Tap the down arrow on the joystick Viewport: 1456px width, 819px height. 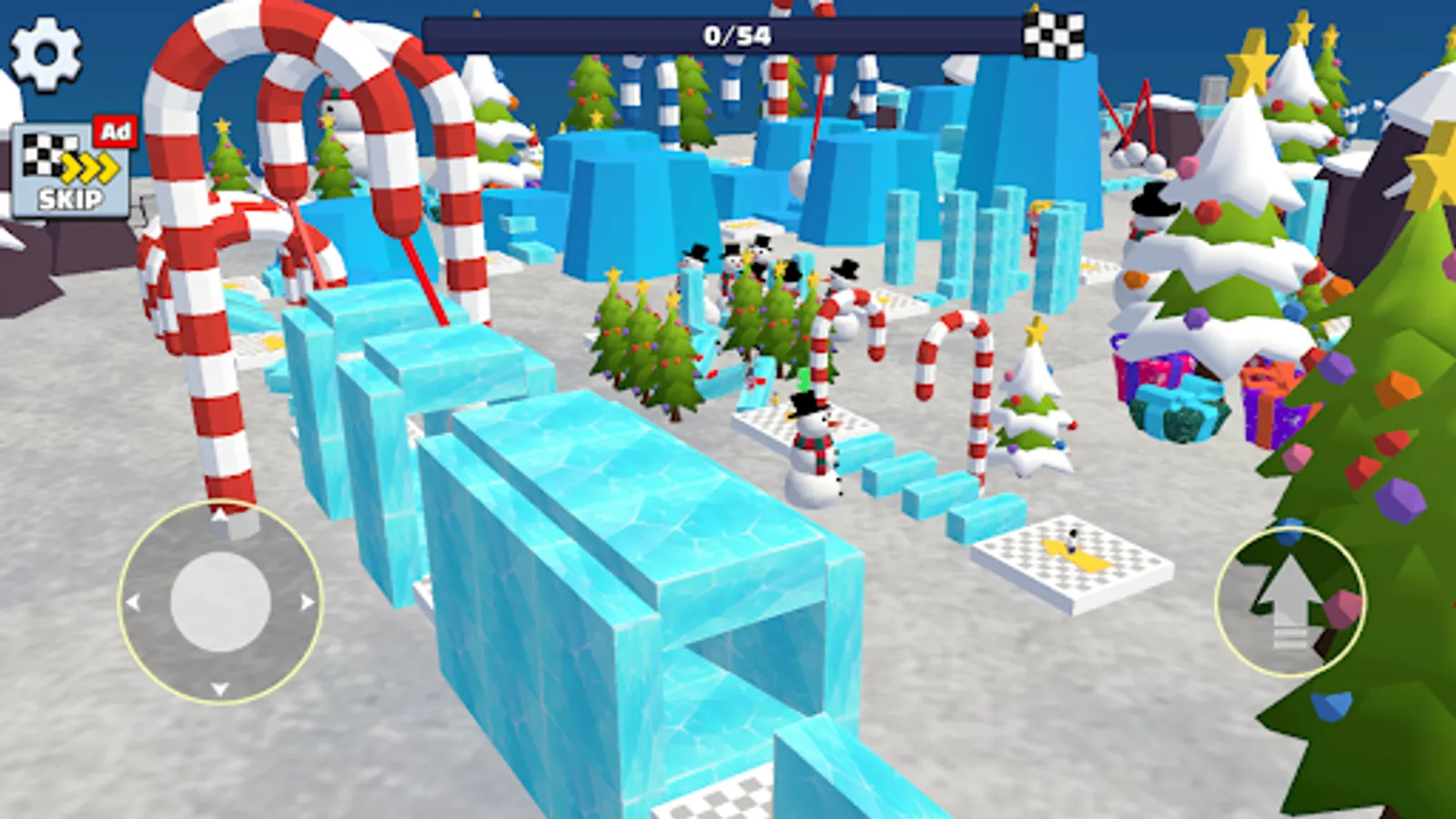[x=218, y=685]
